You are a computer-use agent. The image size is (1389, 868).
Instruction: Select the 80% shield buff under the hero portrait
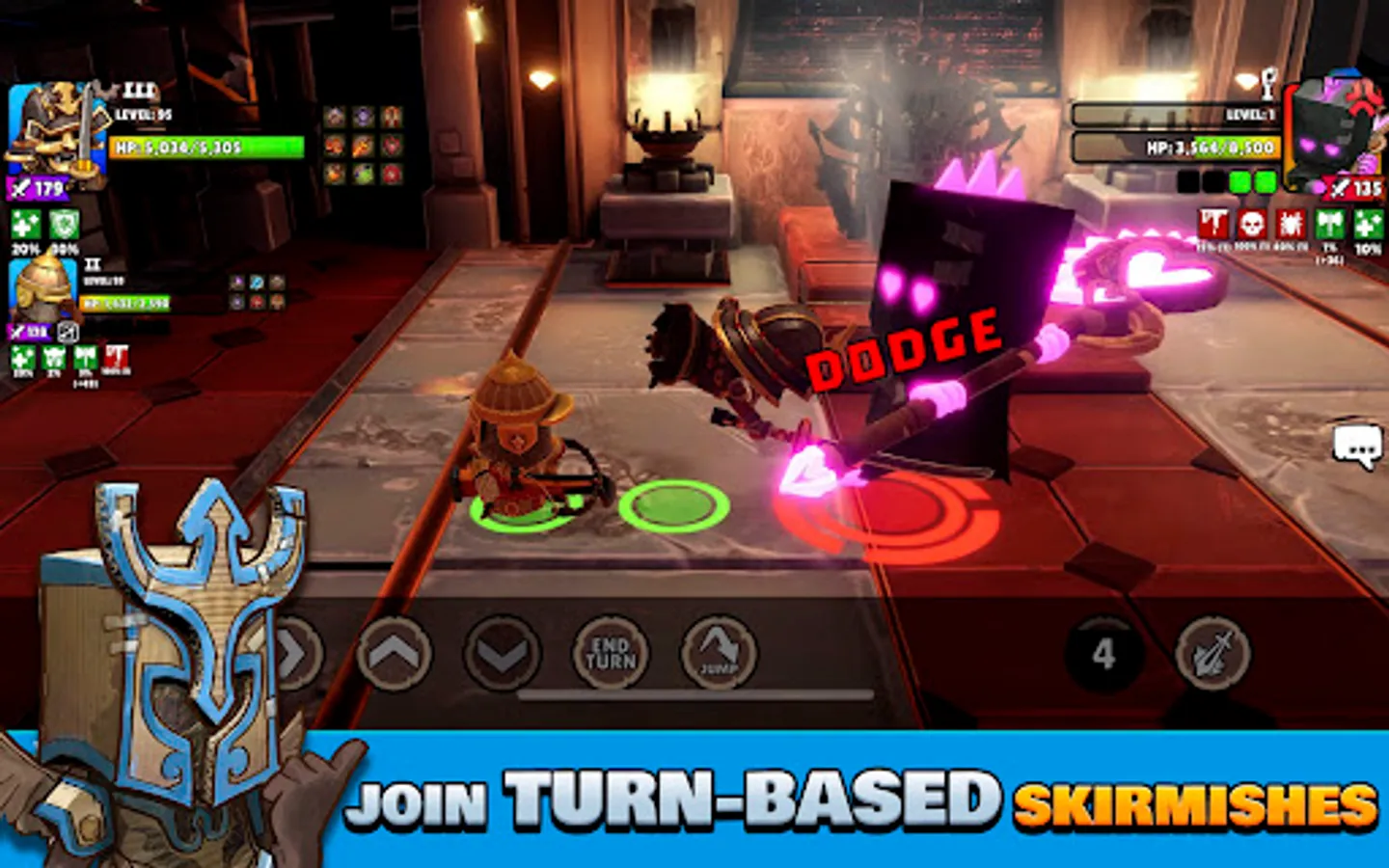[64, 225]
